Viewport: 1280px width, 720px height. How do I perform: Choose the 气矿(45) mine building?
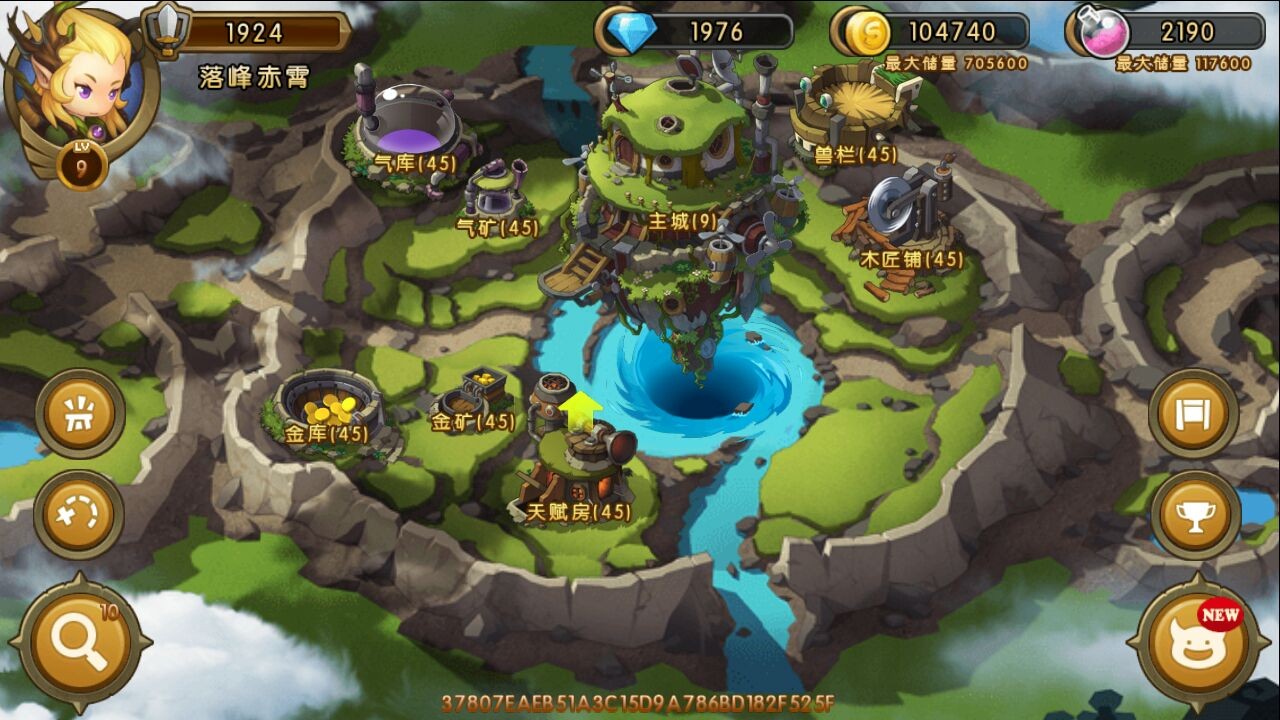[497, 195]
